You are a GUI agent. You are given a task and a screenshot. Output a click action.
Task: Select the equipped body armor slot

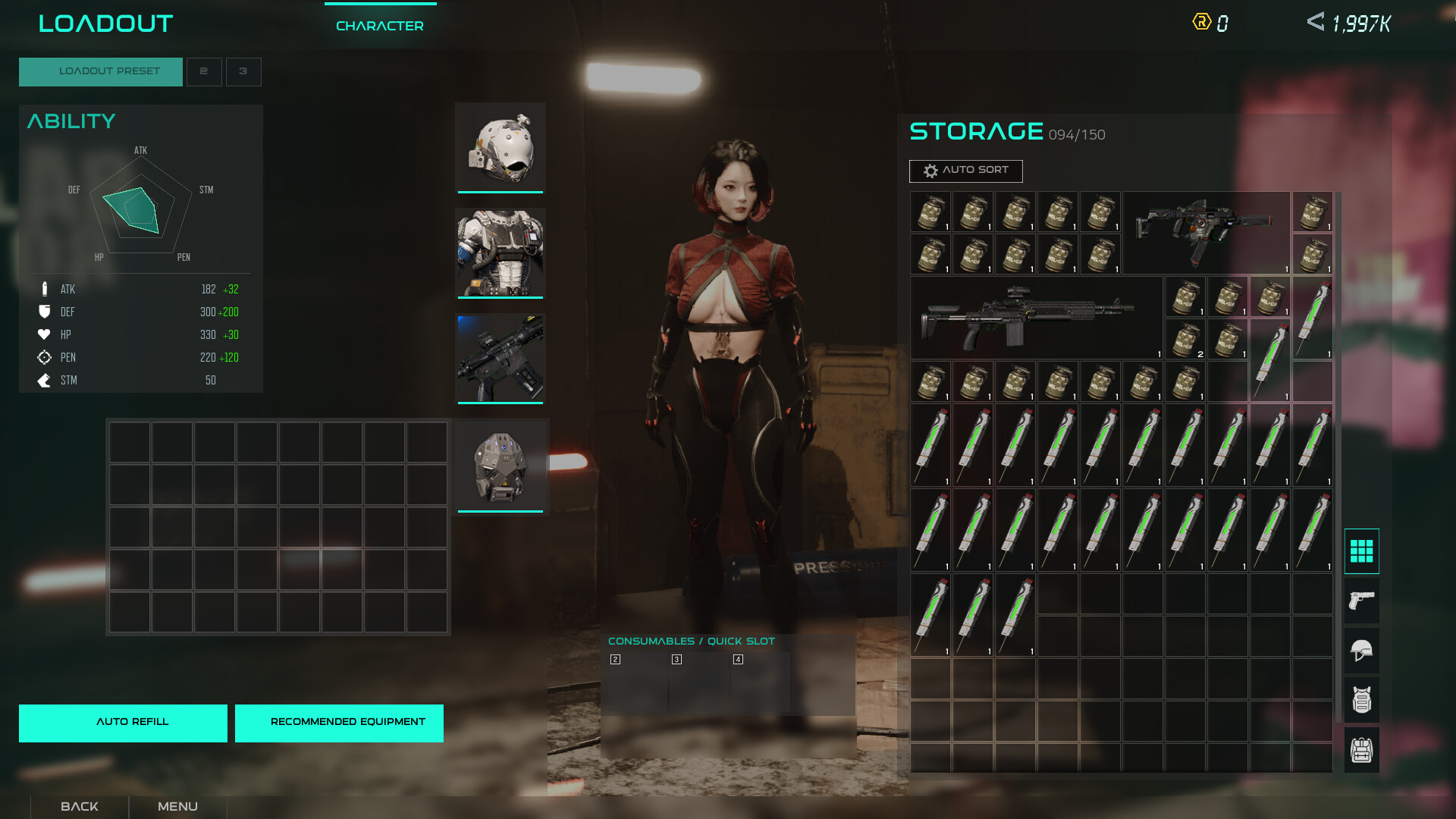(500, 253)
